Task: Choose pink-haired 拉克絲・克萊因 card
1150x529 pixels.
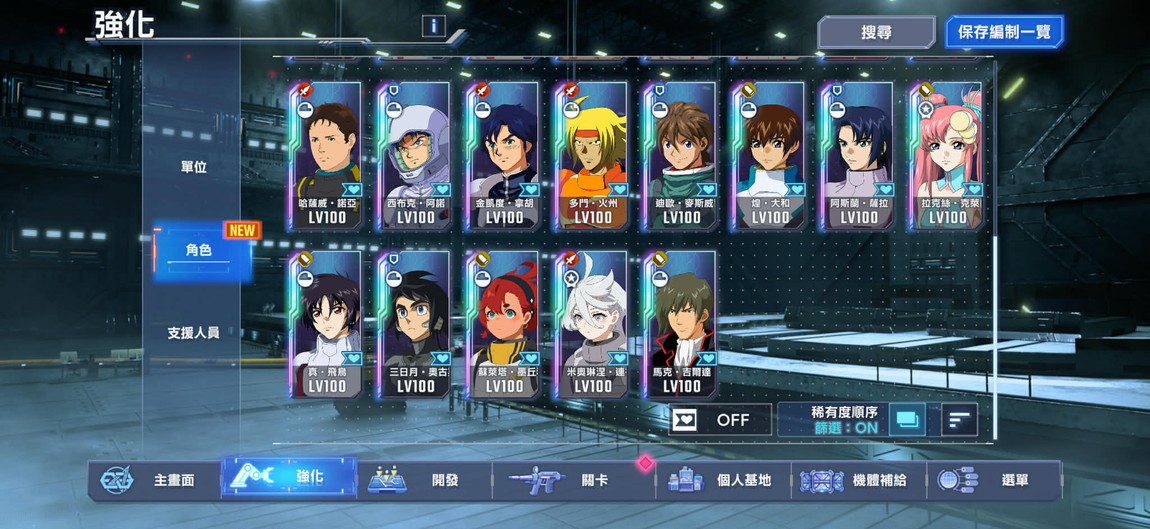Action: (x=947, y=157)
